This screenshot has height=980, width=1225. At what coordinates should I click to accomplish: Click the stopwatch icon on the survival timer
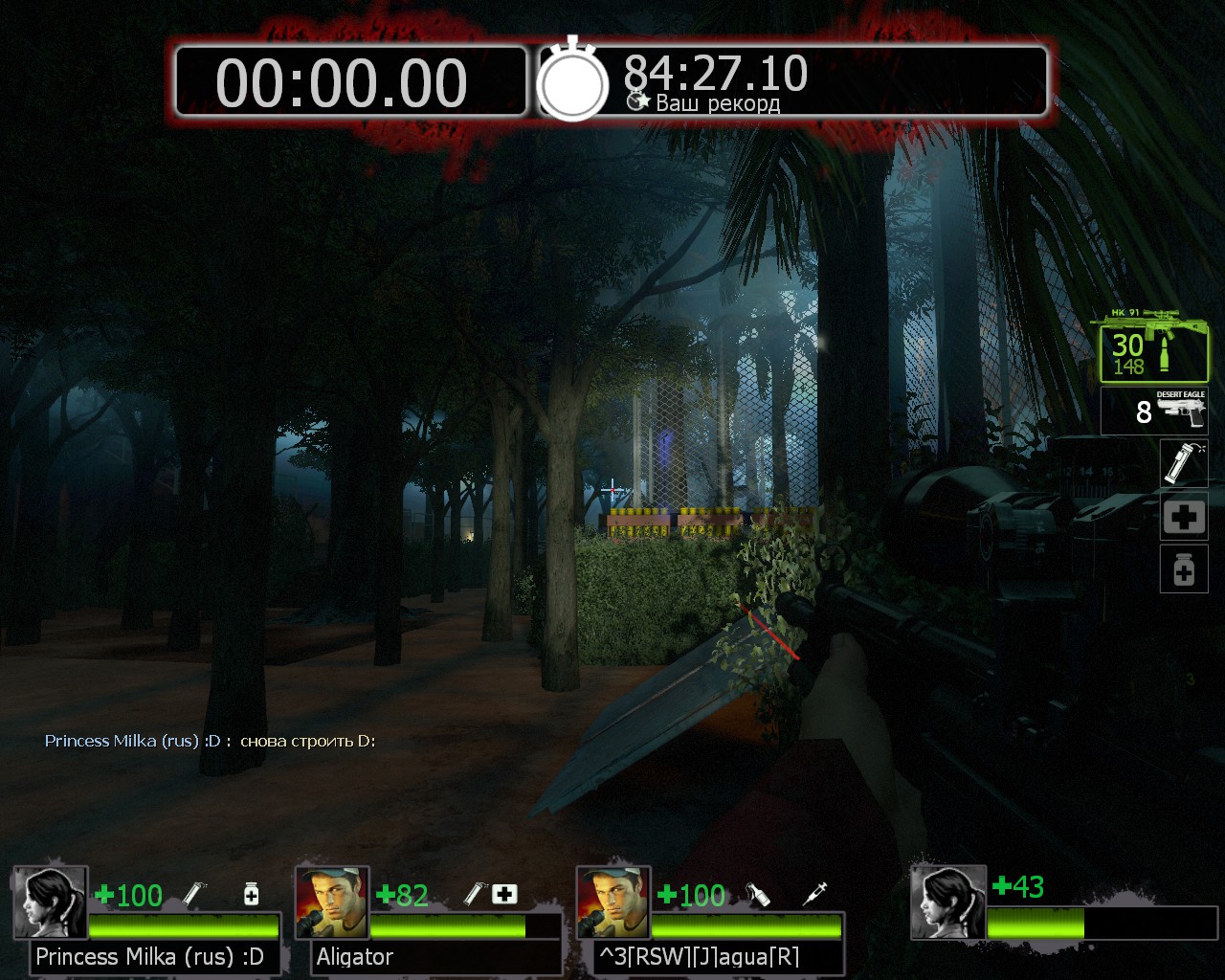(572, 83)
